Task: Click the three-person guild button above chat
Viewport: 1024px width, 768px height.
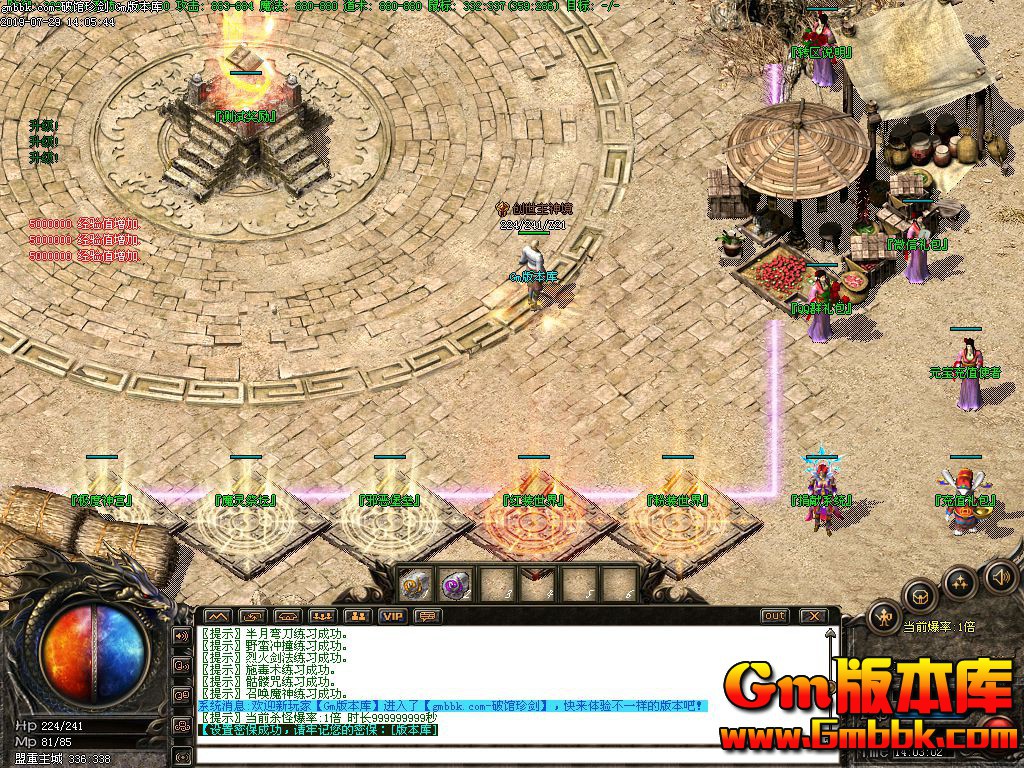Action: 322,616
